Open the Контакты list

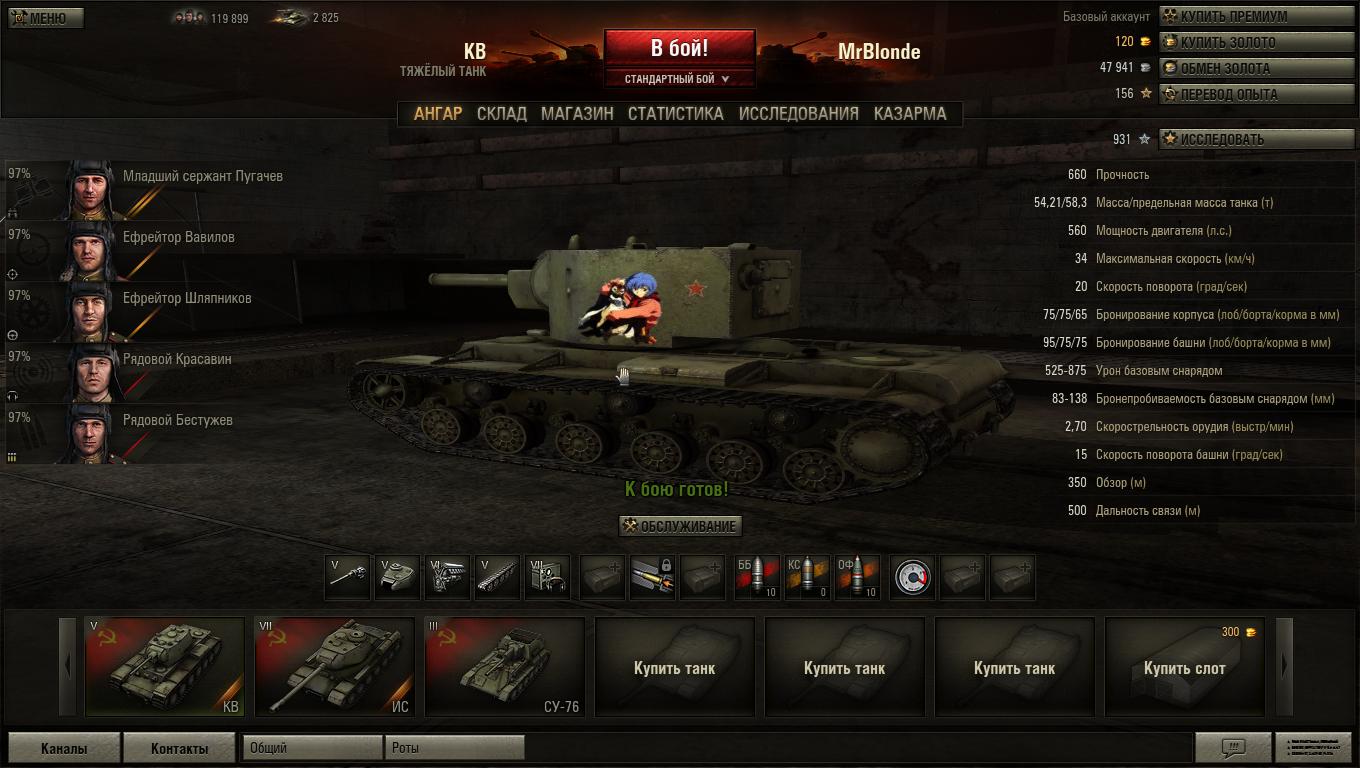179,748
